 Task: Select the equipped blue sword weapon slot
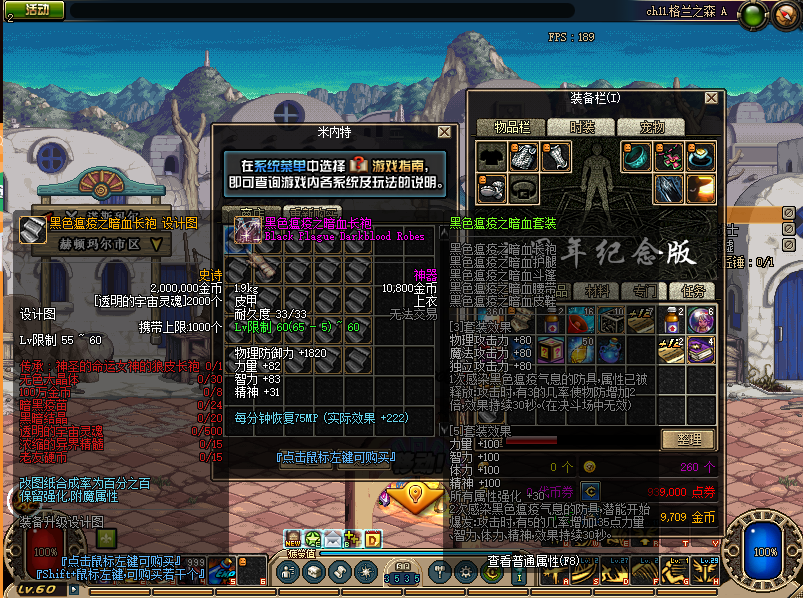click(669, 187)
